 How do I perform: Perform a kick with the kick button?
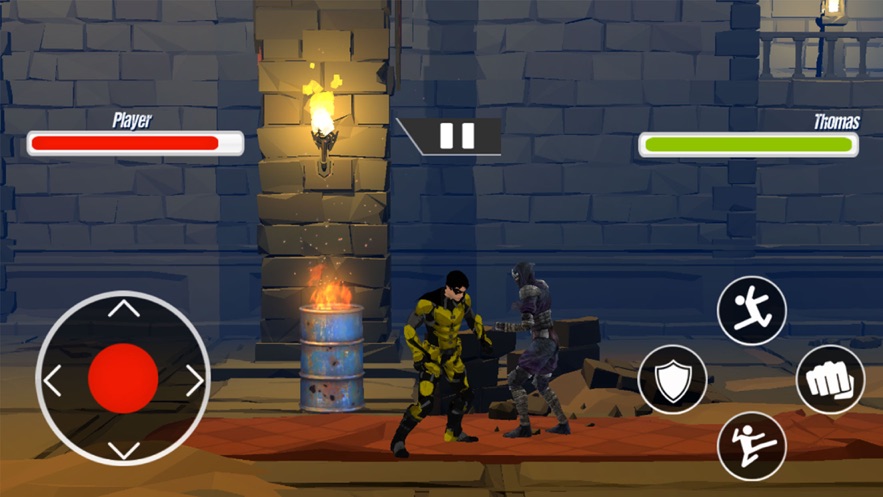pos(752,445)
